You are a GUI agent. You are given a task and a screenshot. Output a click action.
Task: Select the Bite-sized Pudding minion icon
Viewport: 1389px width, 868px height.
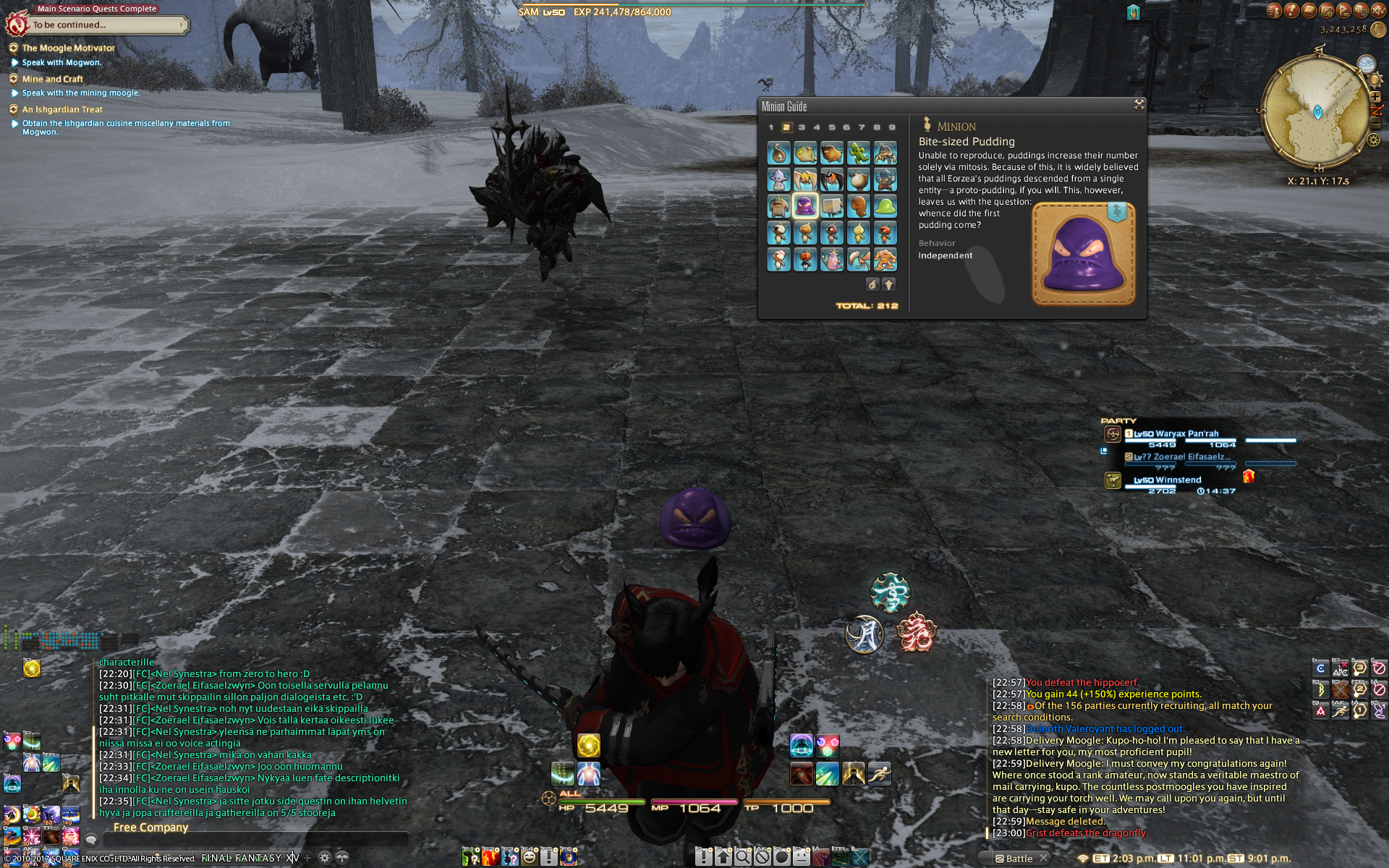coord(805,206)
